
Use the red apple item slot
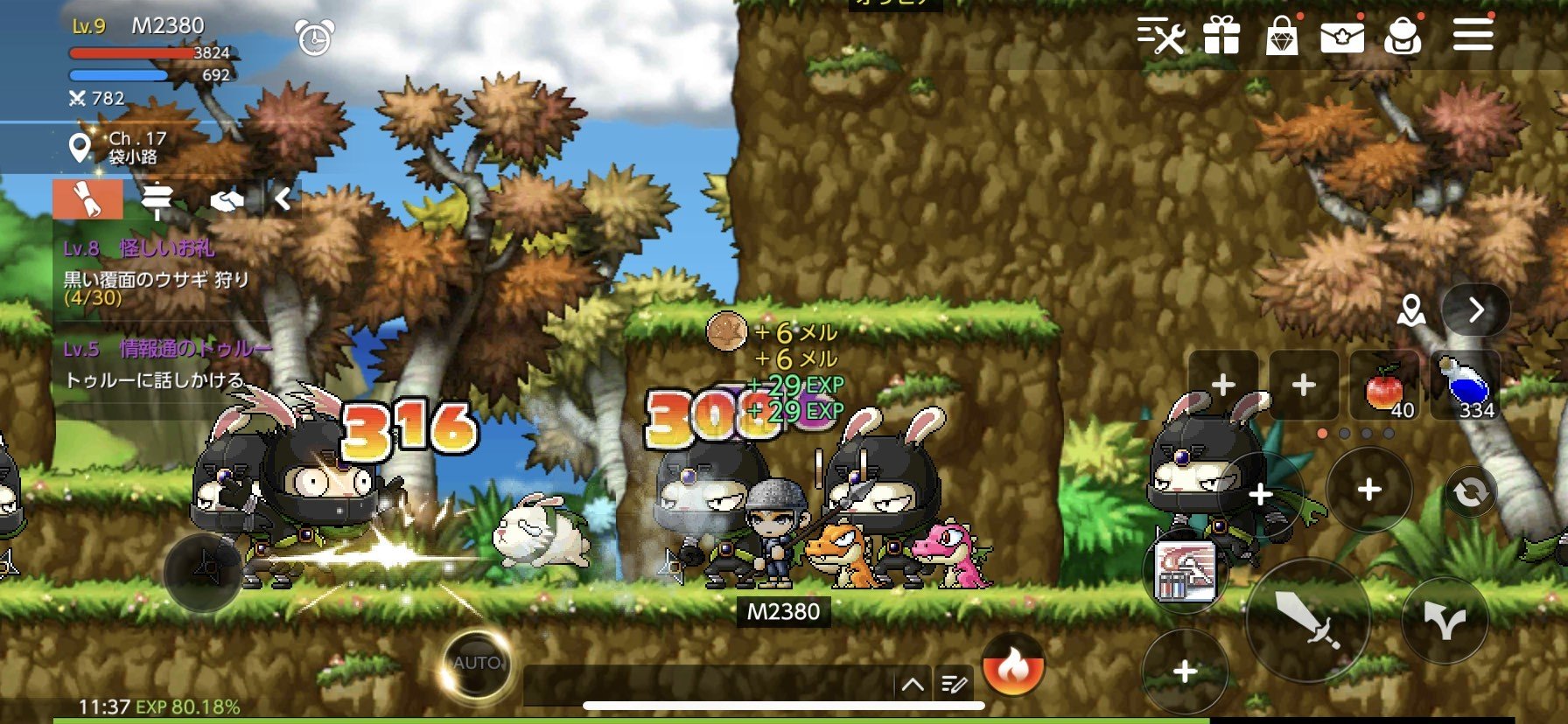click(x=1384, y=386)
